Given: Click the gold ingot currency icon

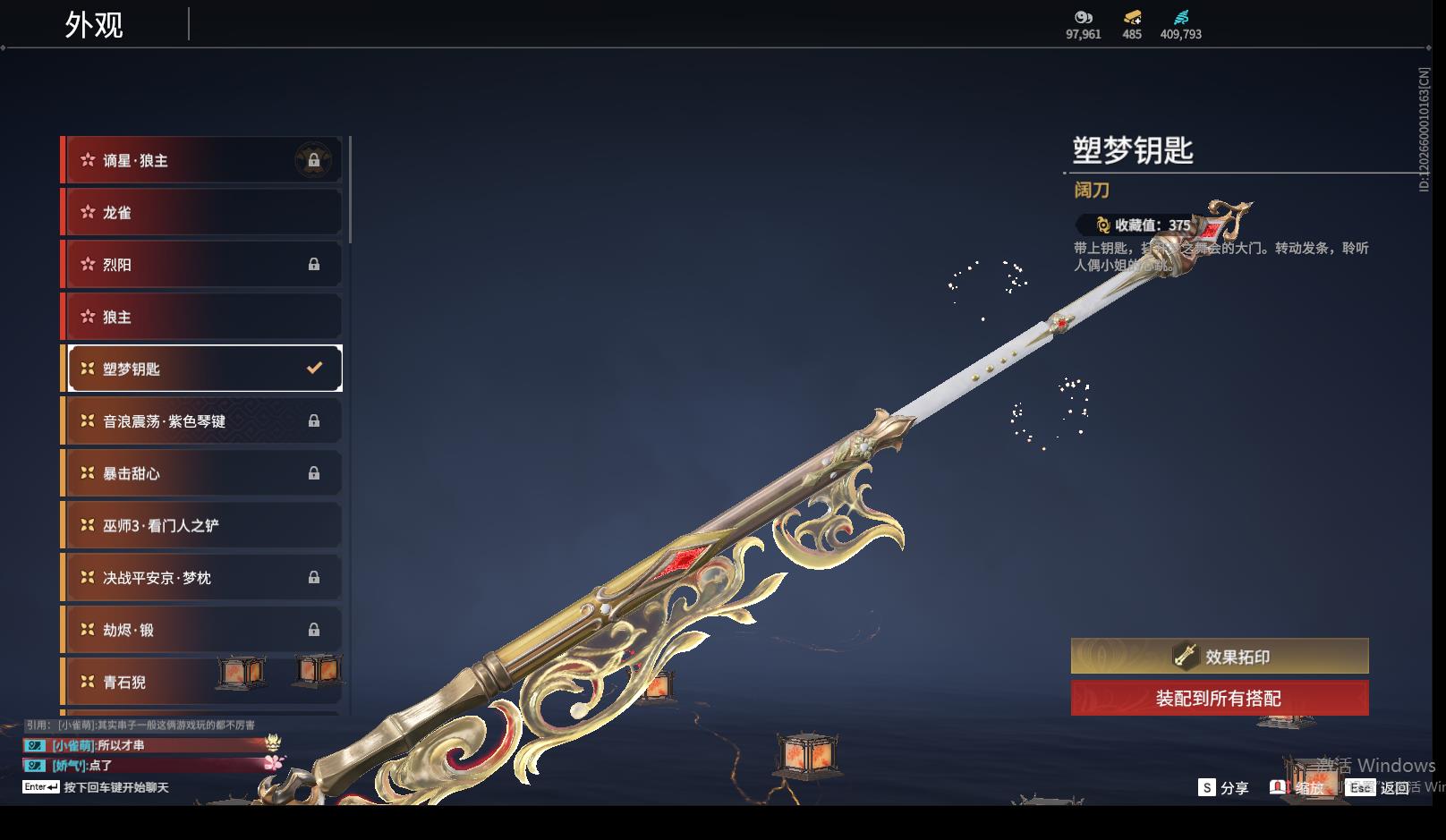Looking at the screenshot, I should point(1132,18).
